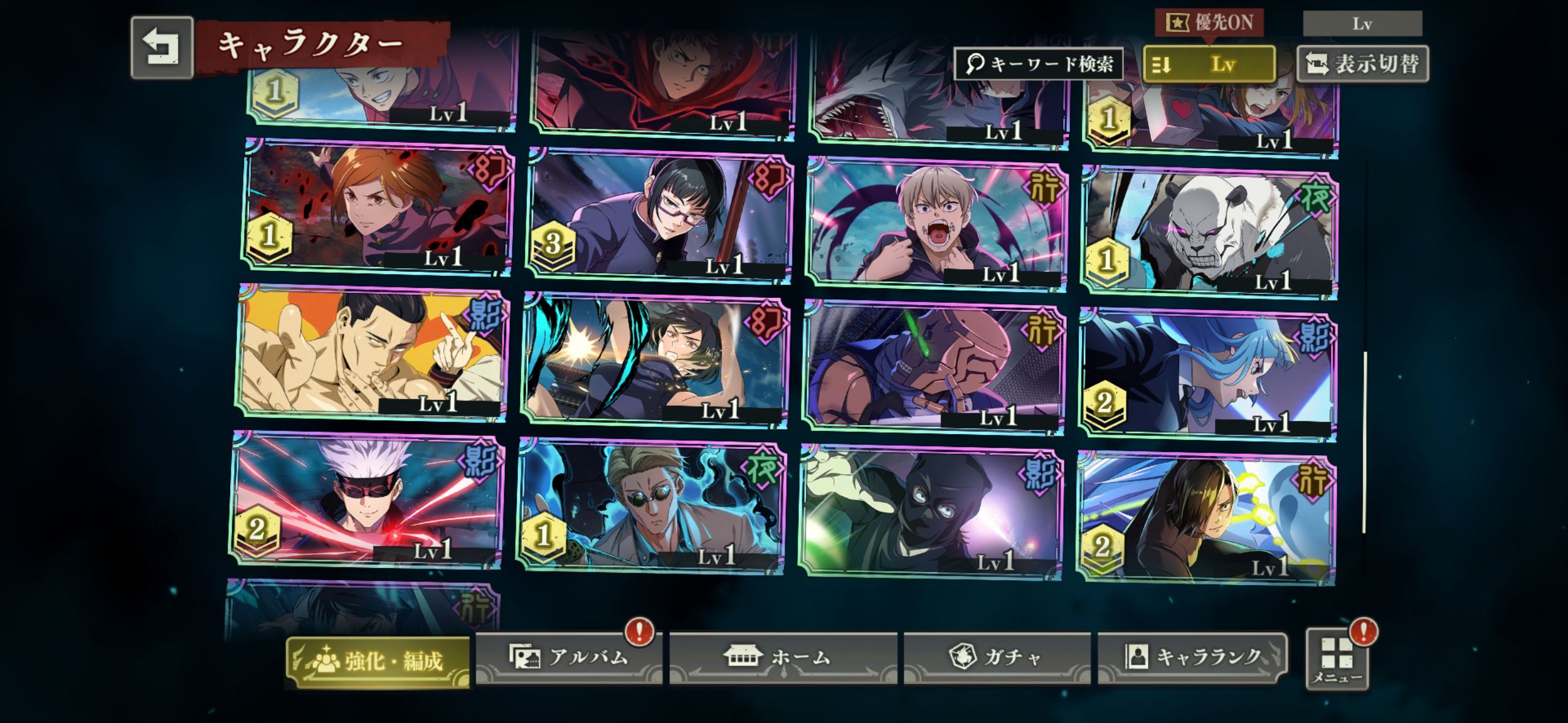Open the 強化・編成 tab

(378, 662)
